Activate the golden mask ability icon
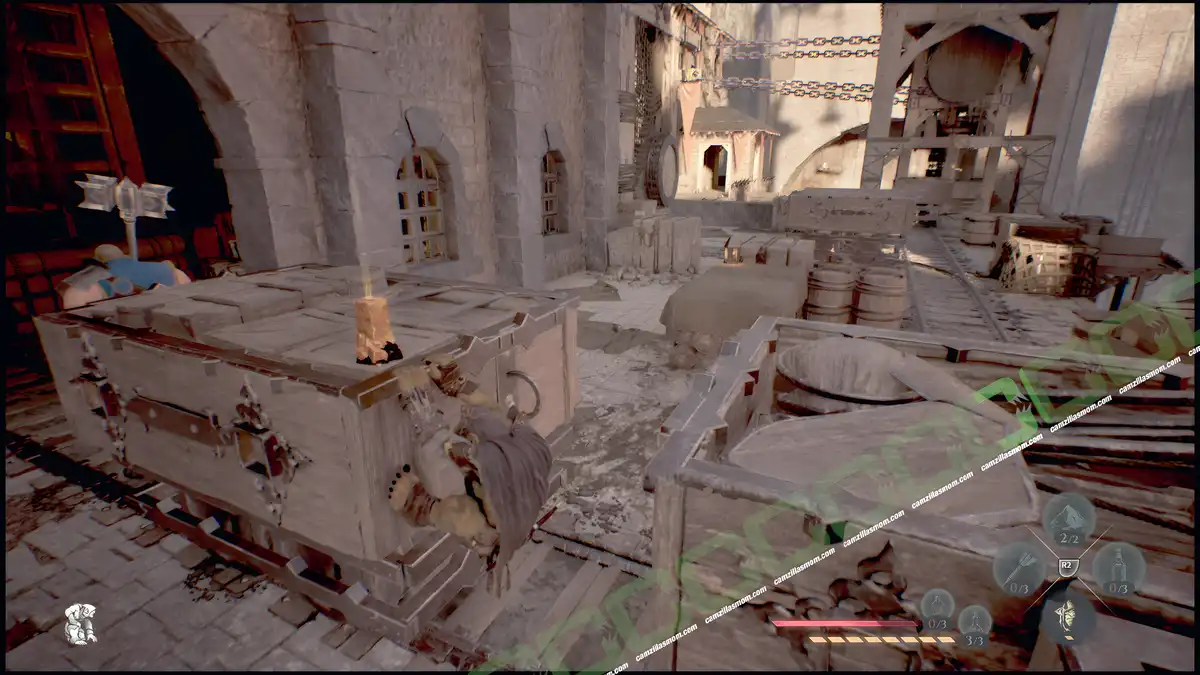The image size is (1200, 675). pos(1068,615)
